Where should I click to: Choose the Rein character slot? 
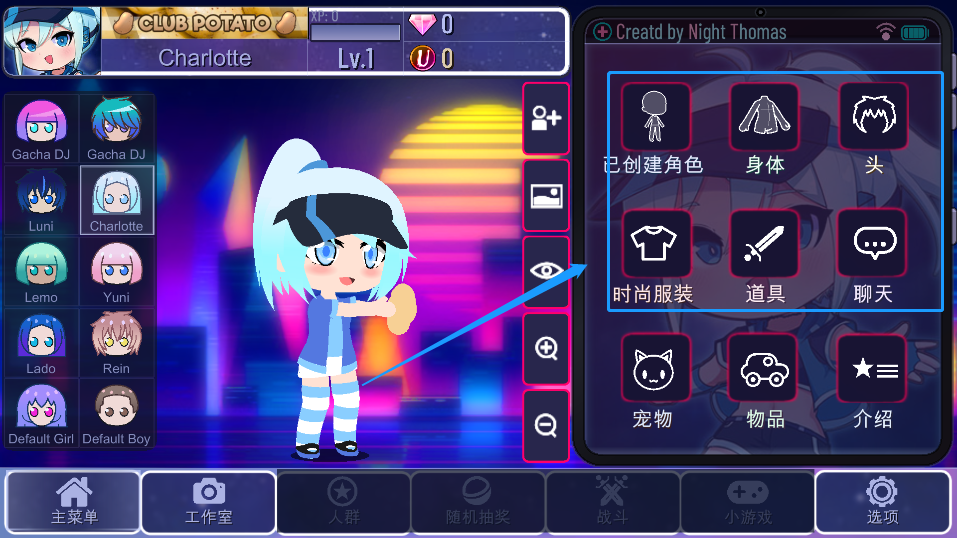pos(116,342)
